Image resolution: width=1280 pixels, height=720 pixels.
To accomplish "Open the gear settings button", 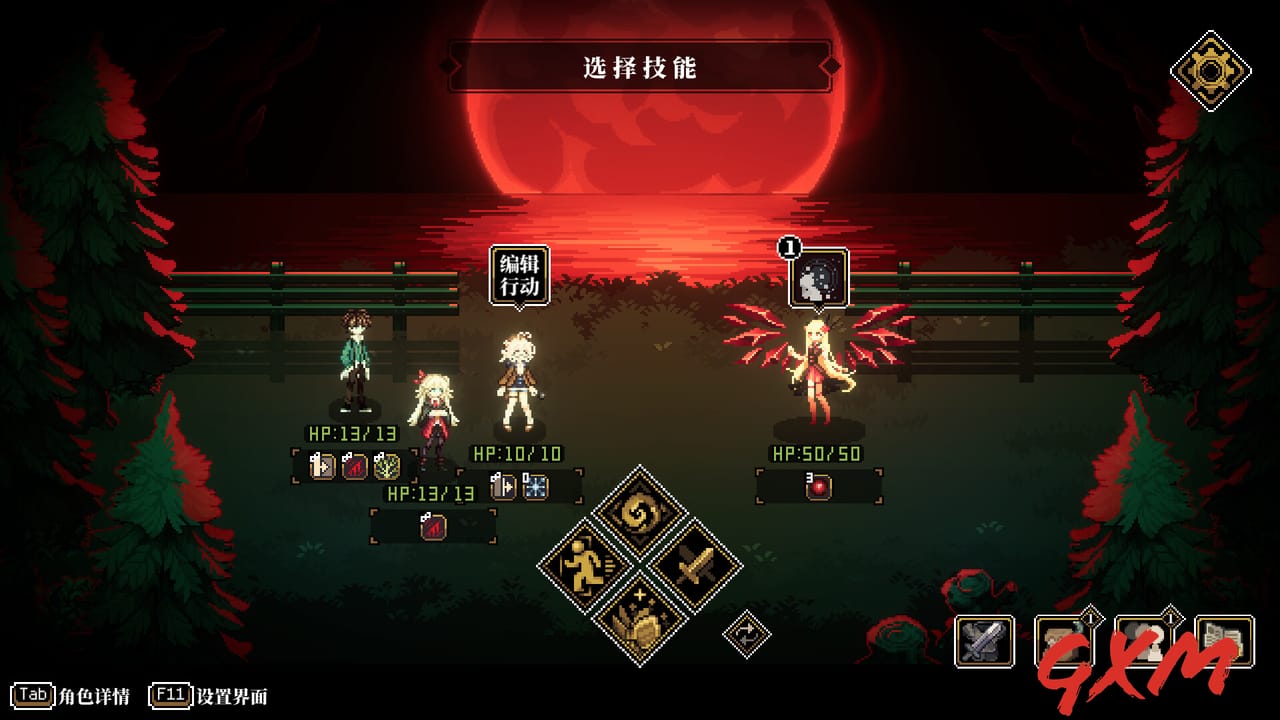I will click(1210, 70).
